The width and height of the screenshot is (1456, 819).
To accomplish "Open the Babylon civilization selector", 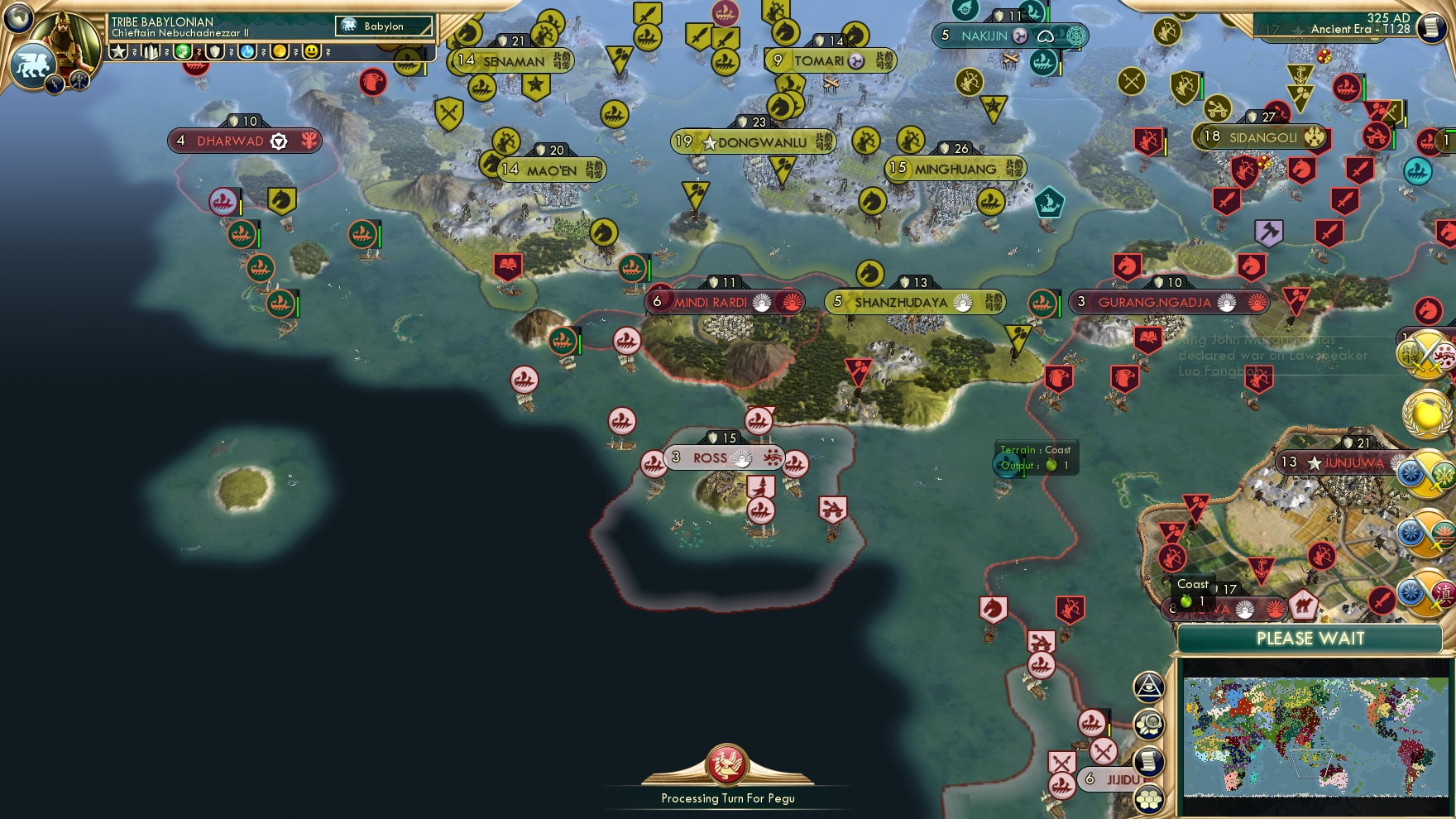I will click(x=382, y=26).
